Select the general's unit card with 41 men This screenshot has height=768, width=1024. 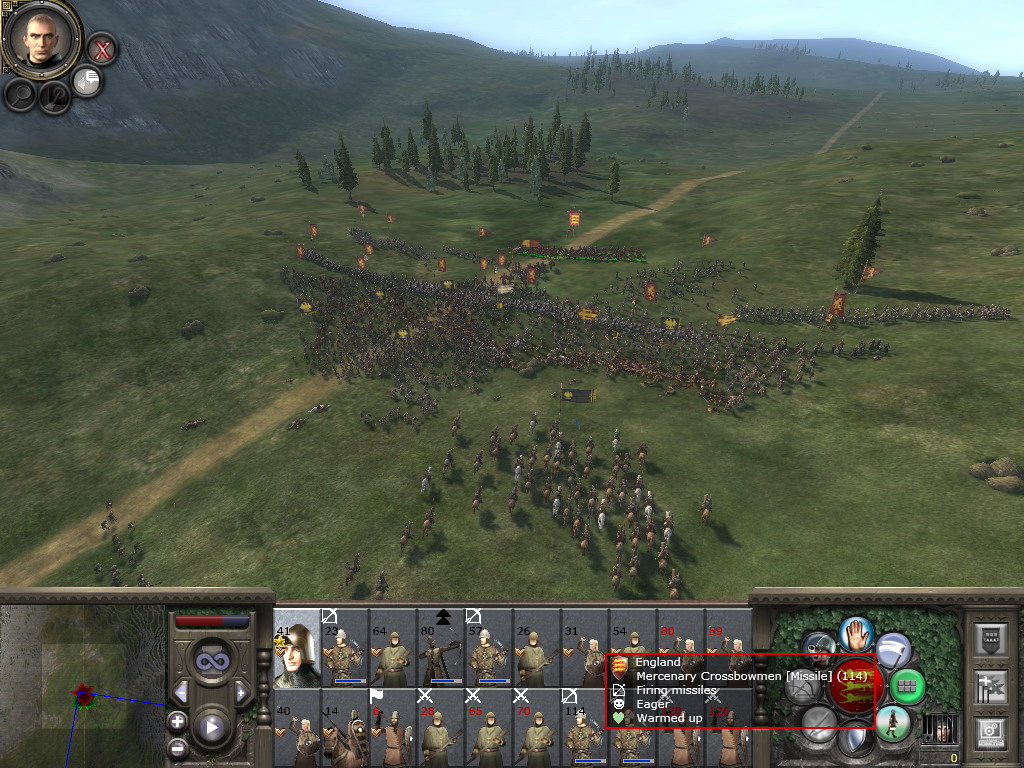[296, 648]
